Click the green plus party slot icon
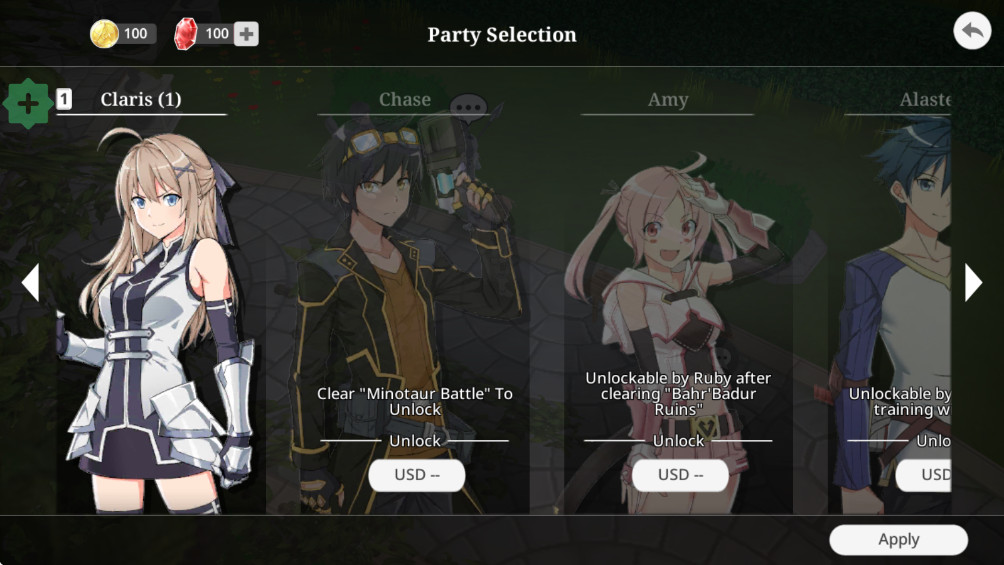The image size is (1004, 565). [x=28, y=102]
